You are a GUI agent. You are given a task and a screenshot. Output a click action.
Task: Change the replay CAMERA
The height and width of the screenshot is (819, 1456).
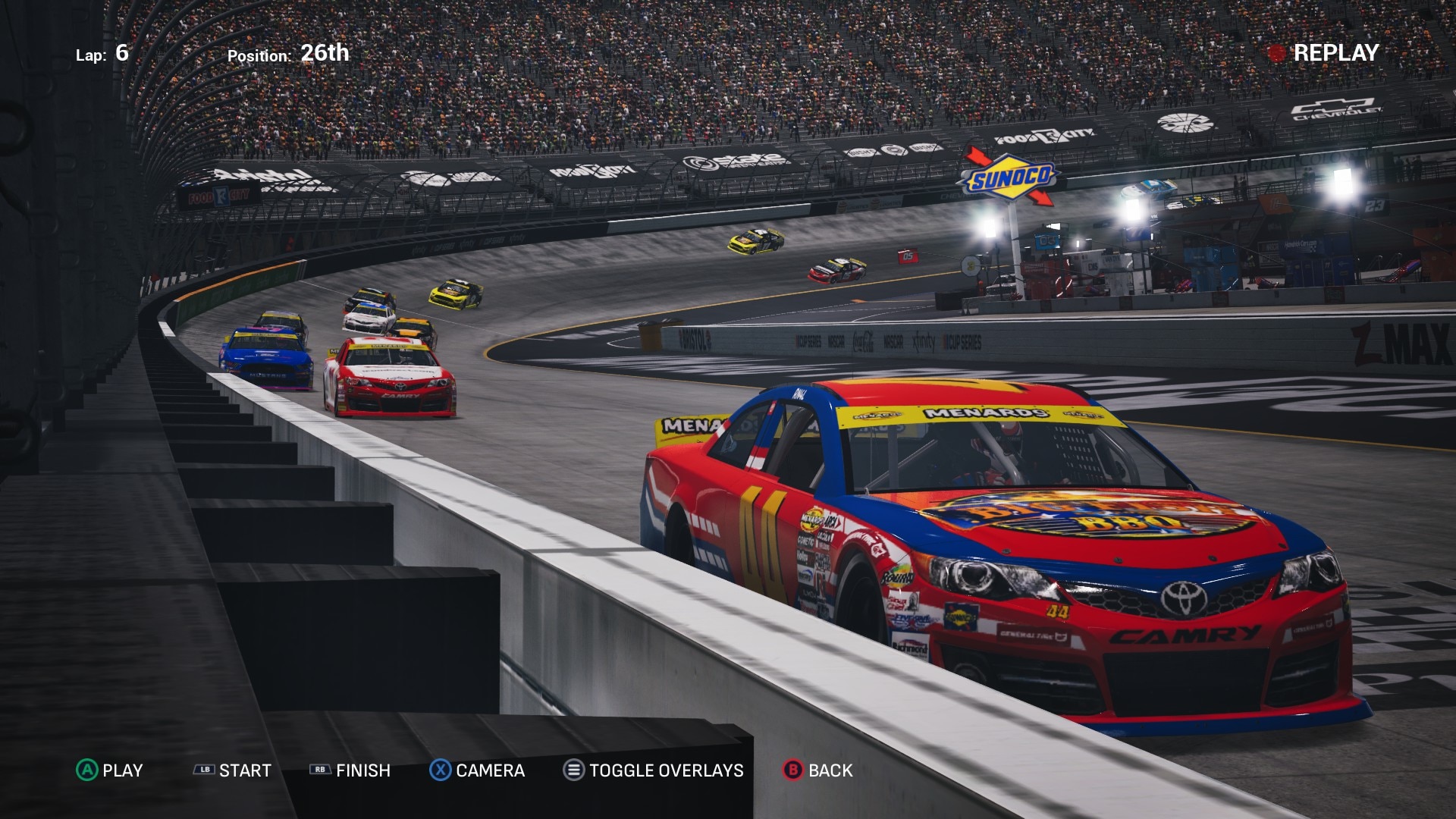click(x=477, y=770)
